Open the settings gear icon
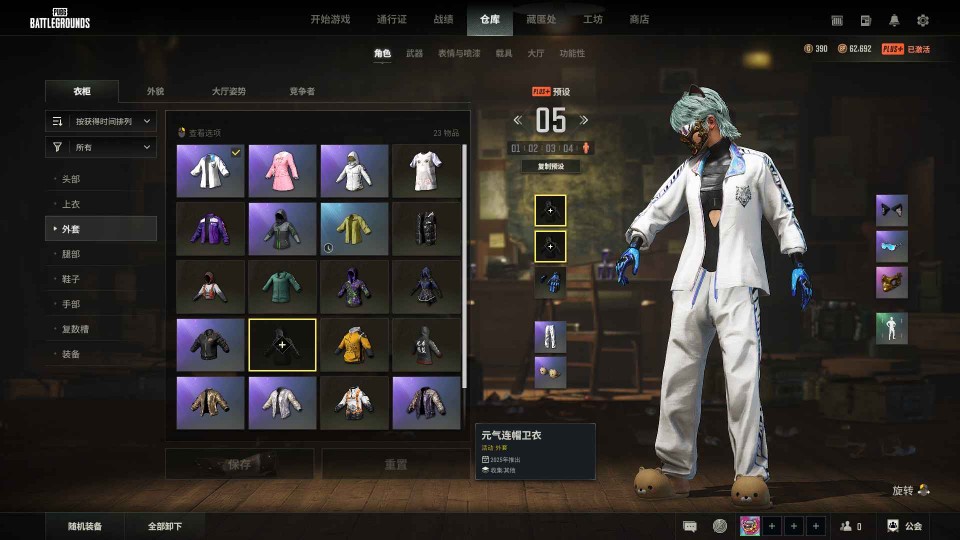The height and width of the screenshot is (540, 960). [922, 20]
